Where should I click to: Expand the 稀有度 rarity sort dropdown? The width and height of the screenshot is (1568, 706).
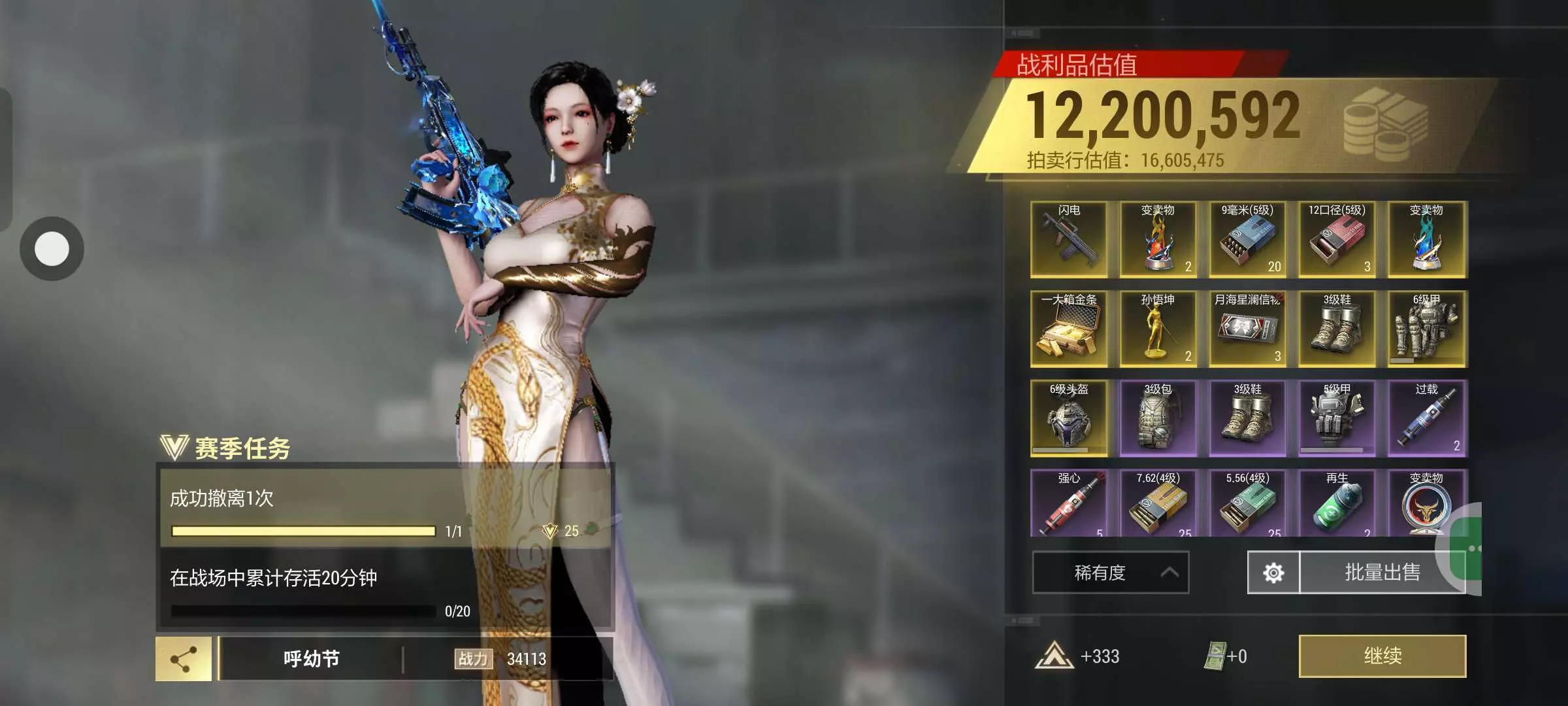(1110, 573)
